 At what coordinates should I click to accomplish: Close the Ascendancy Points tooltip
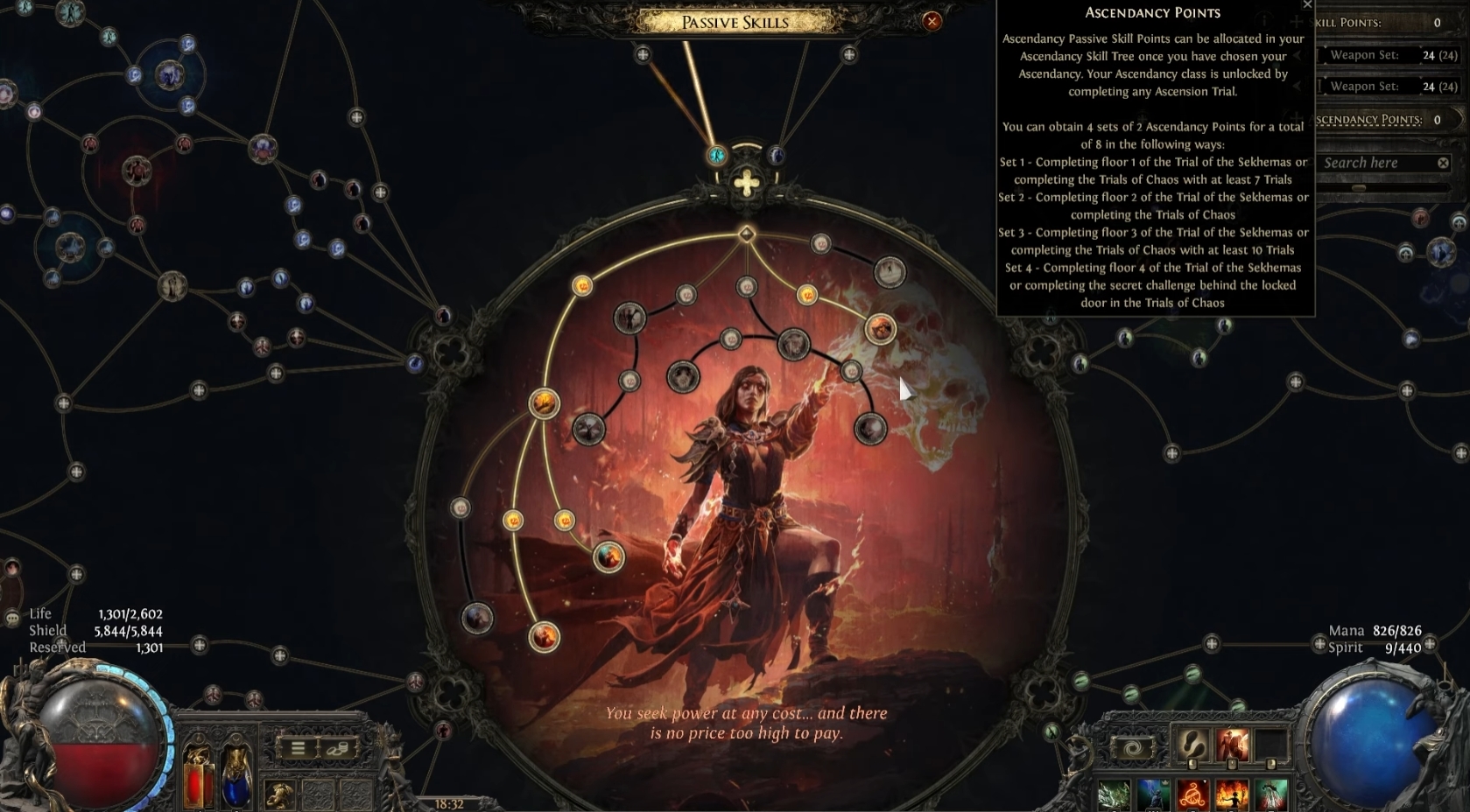point(1307,5)
